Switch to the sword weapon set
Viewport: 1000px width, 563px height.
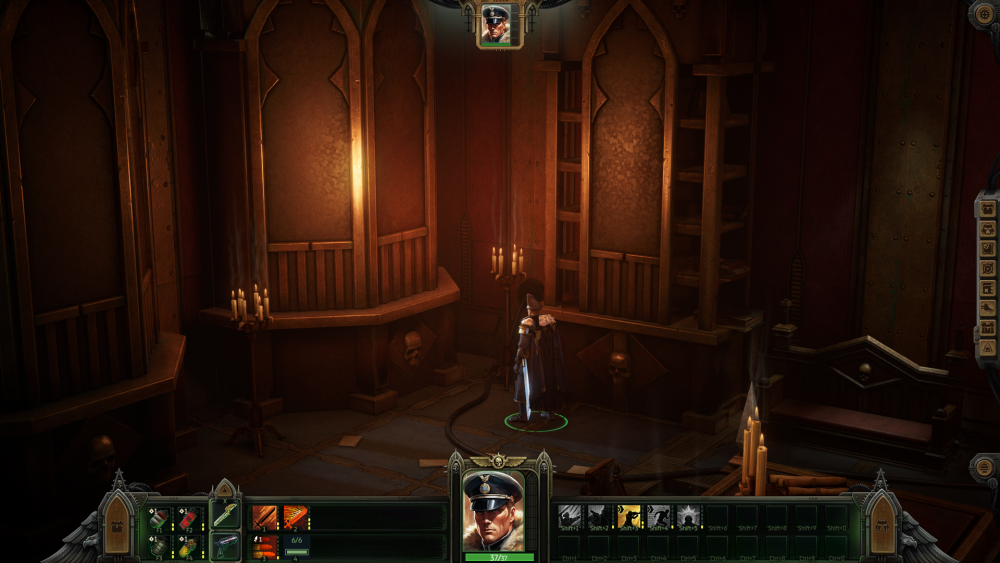pos(225,515)
